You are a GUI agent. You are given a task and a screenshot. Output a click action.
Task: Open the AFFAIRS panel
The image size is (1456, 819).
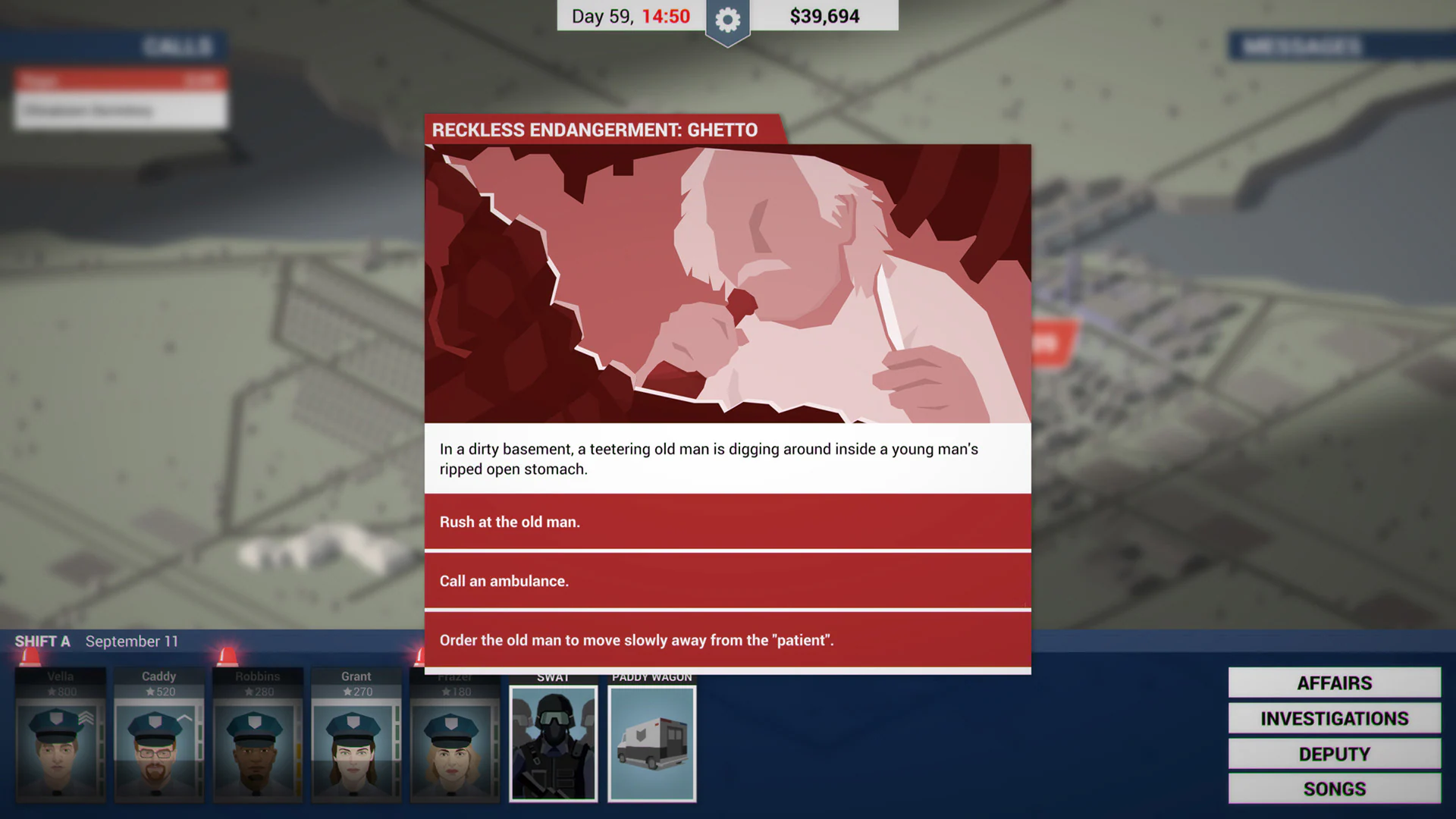point(1333,682)
